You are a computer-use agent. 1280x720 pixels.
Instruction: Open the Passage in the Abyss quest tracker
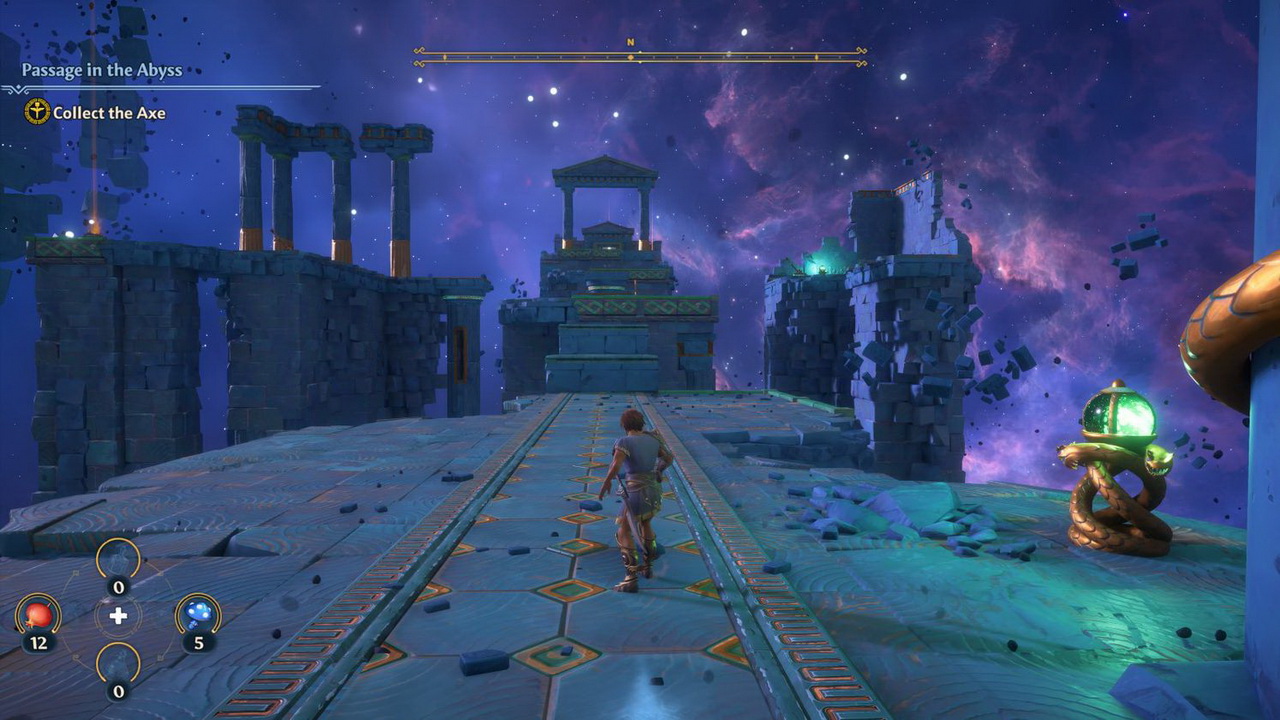click(102, 70)
